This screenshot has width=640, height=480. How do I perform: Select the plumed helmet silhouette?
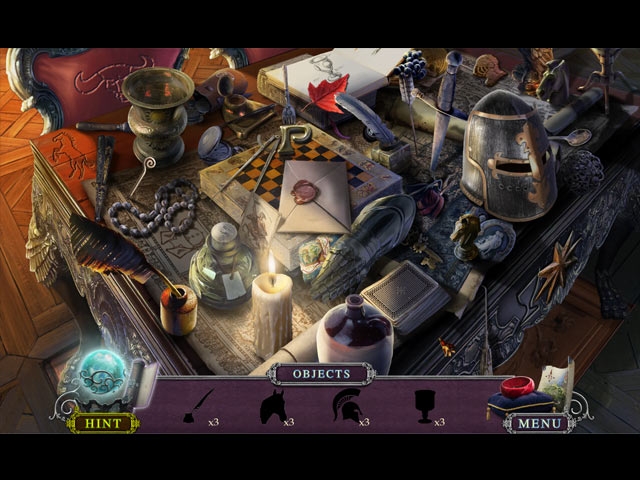[x=346, y=406]
